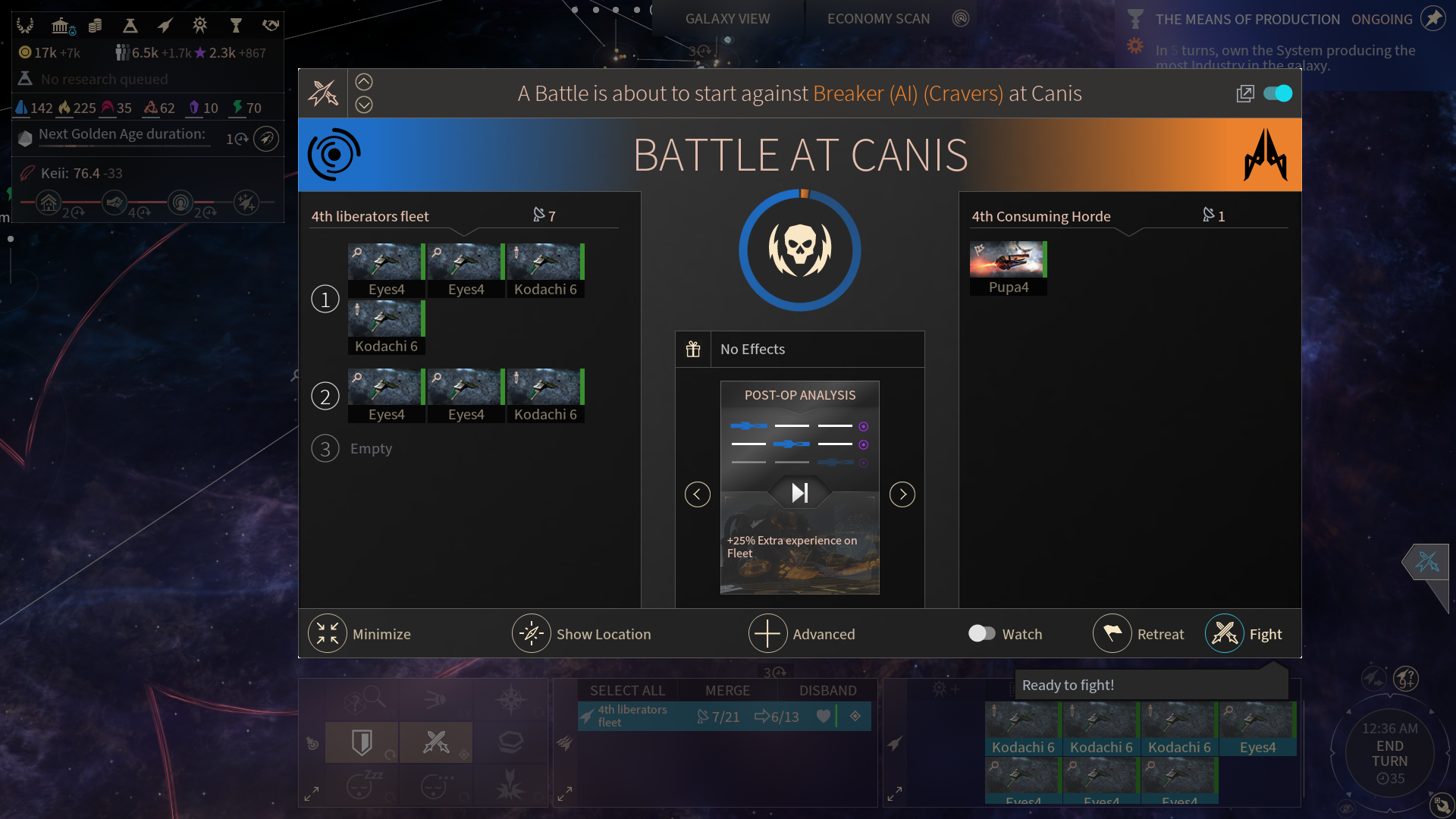Pop out battle notification window icon
This screenshot has height=819, width=1456.
(x=1245, y=93)
